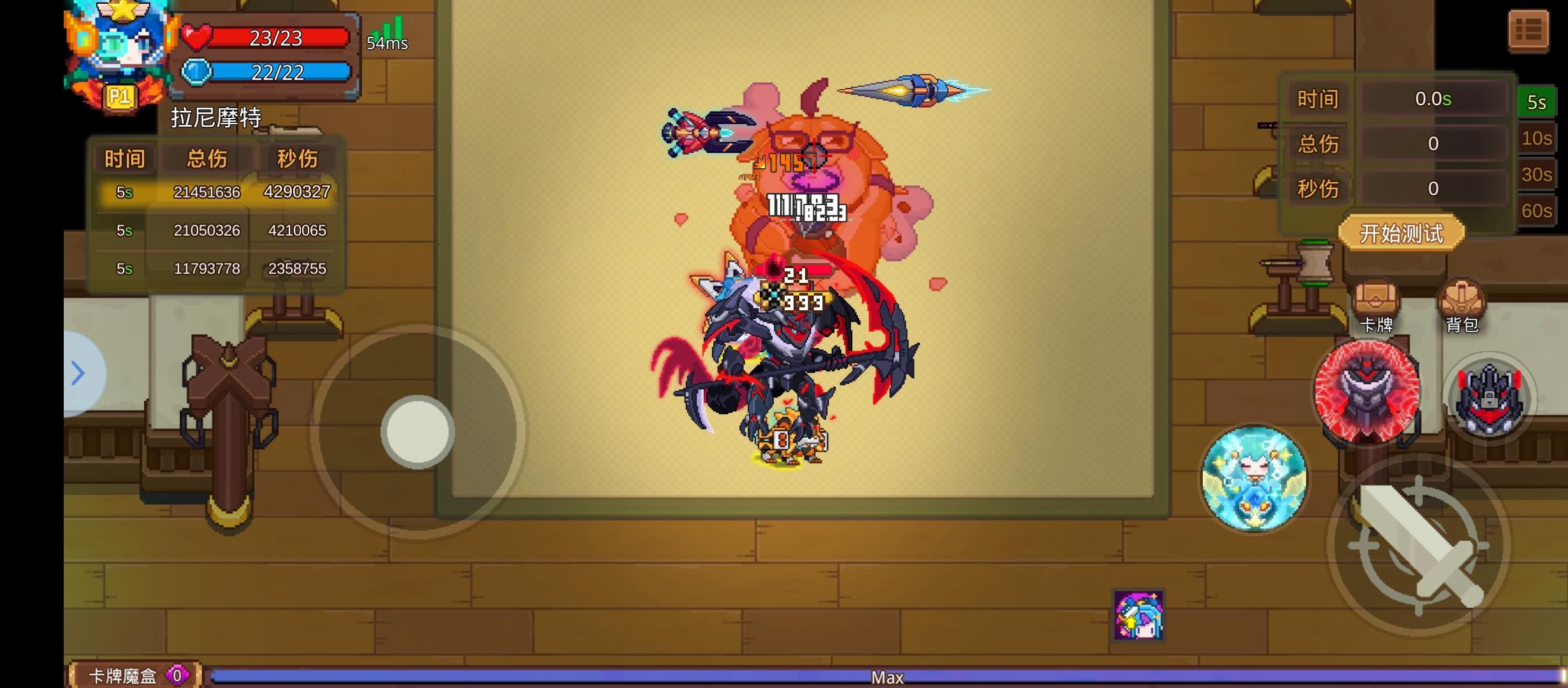Select the top 5s damage record row
Viewport: 1568px width, 688px height.
coord(217,192)
